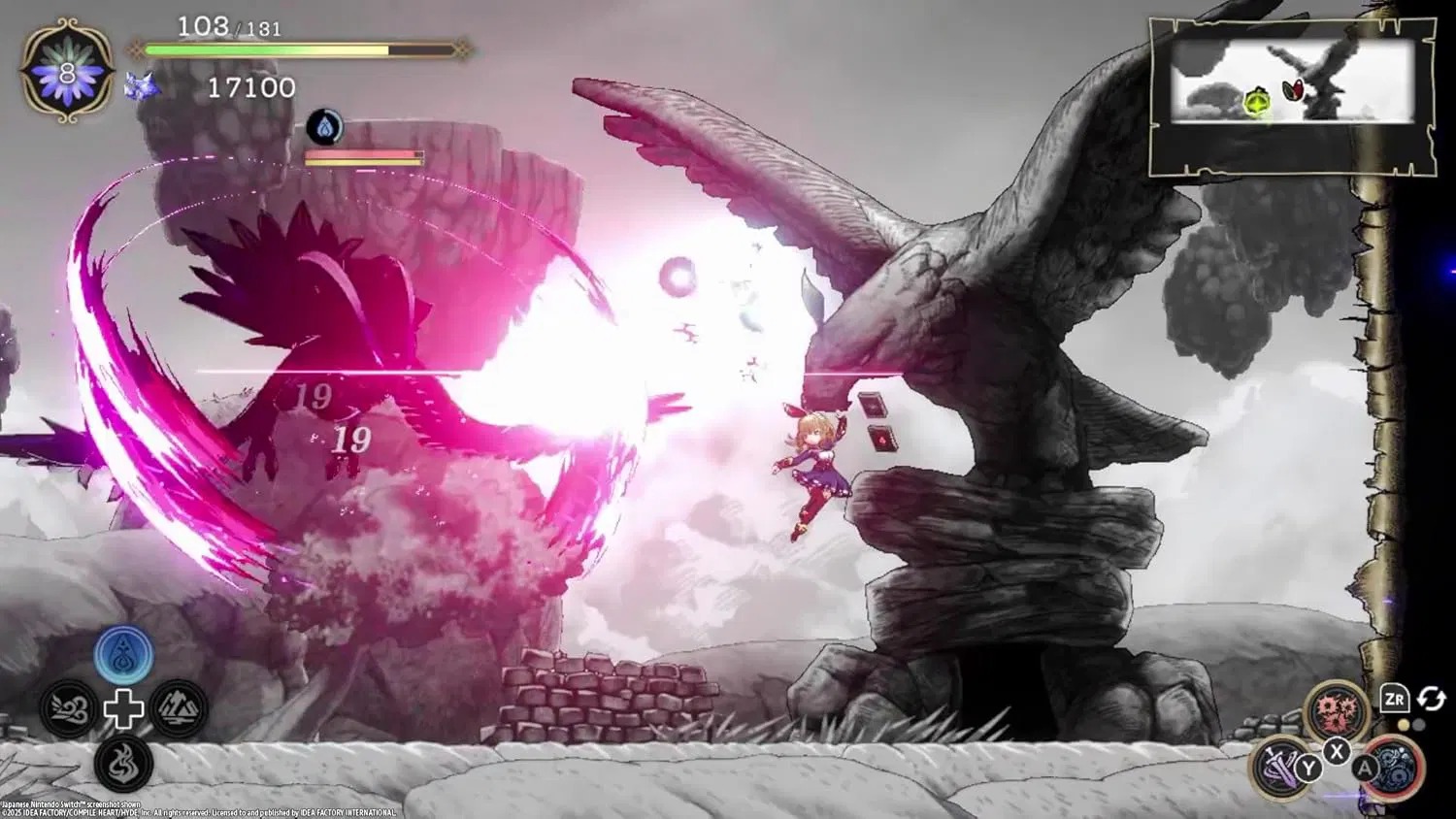Click the ZR shoulder button prompt

coord(1395,699)
